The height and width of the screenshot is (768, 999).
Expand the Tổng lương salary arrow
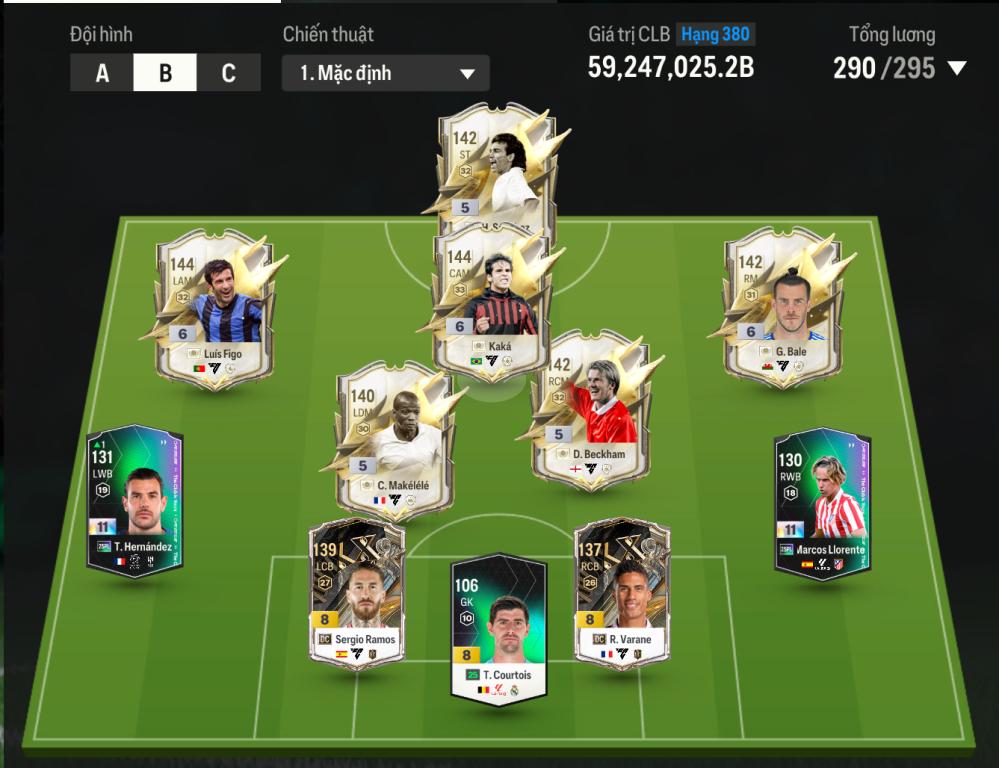957,69
